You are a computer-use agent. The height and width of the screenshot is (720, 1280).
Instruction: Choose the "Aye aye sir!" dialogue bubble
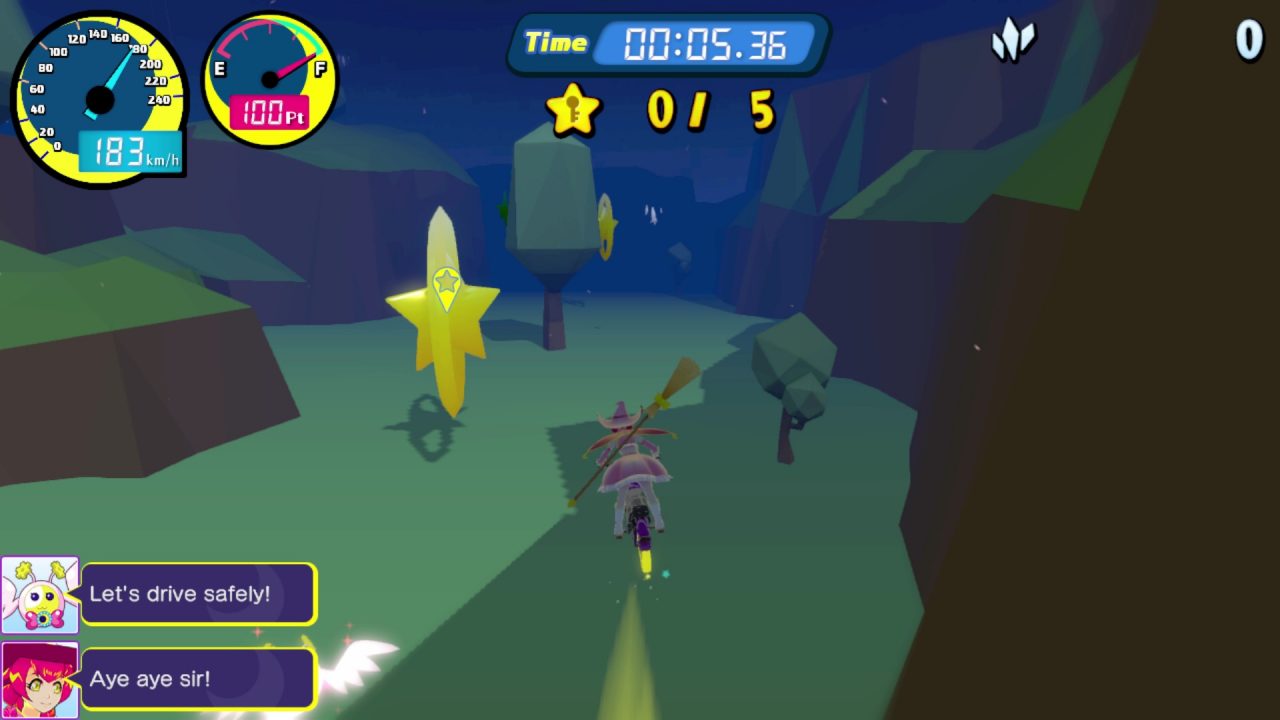(199, 679)
